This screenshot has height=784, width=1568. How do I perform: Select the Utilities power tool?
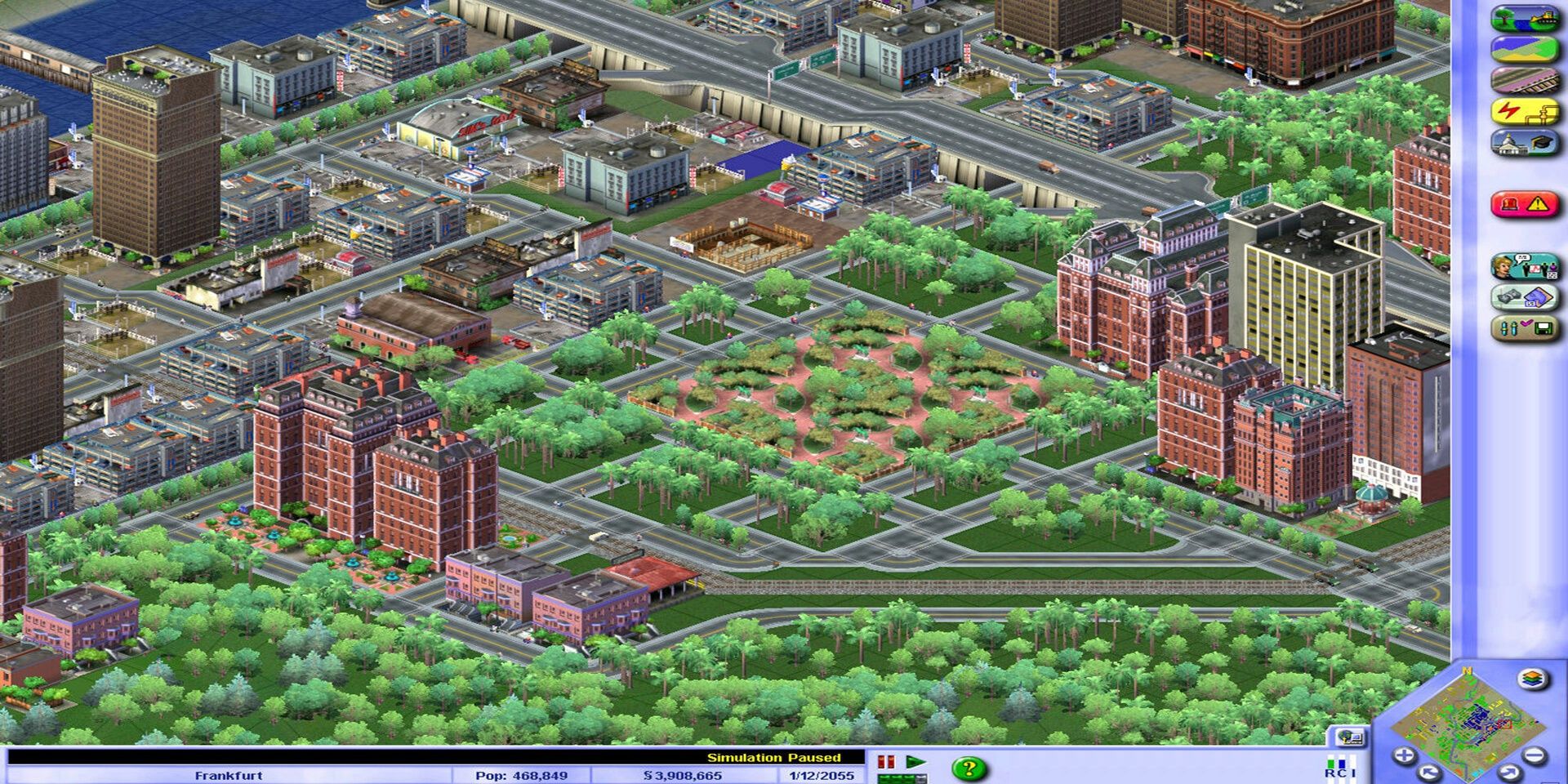click(x=1527, y=112)
